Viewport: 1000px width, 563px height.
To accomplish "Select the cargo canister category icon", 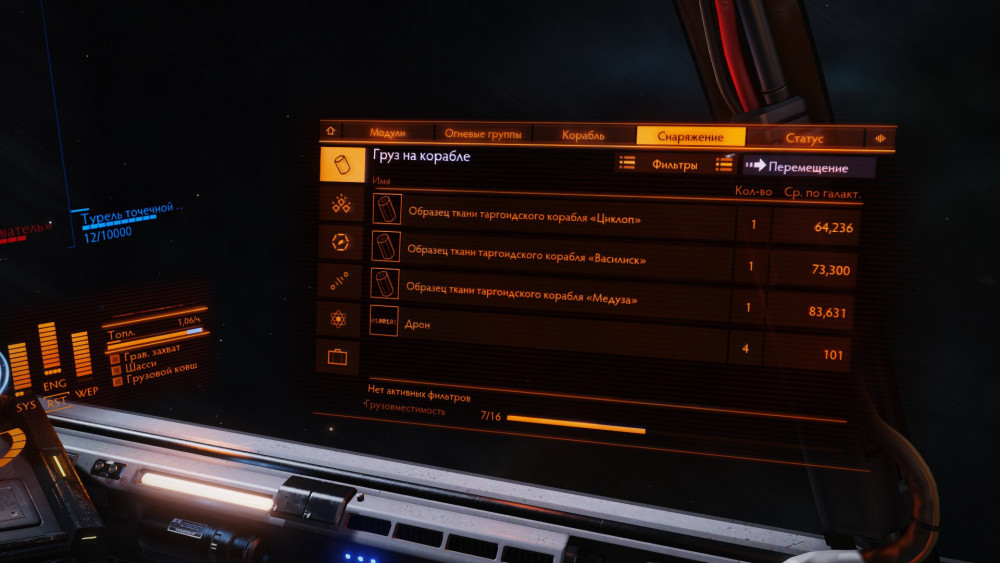I will [x=342, y=164].
